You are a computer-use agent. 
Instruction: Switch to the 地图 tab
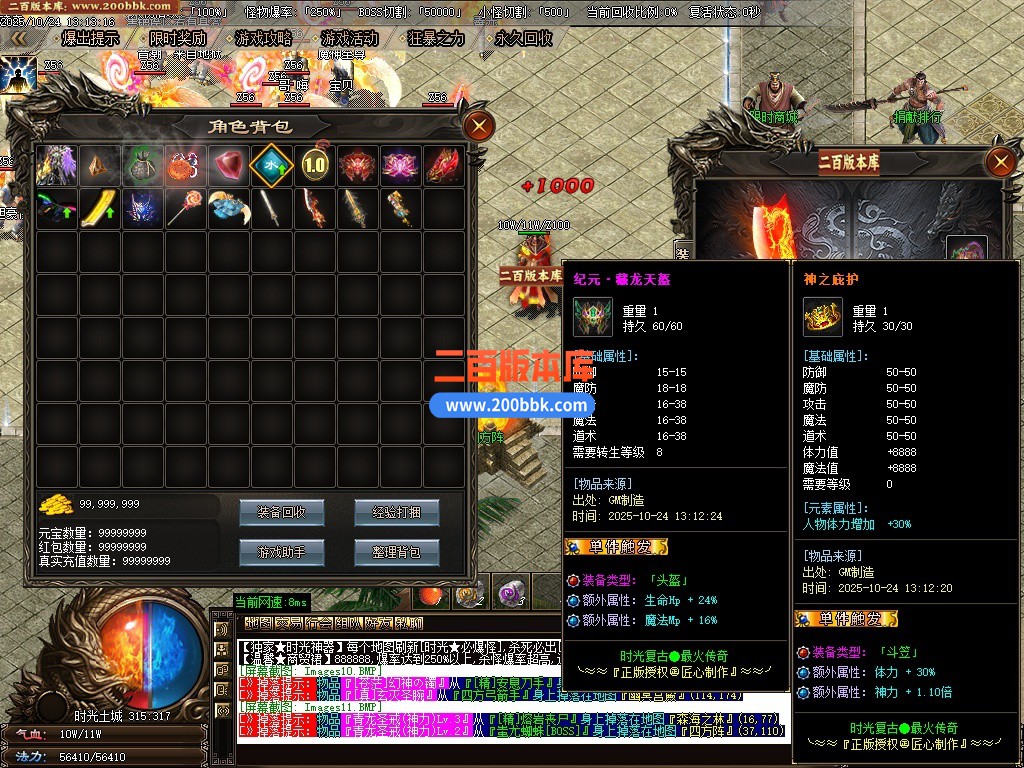click(259, 624)
